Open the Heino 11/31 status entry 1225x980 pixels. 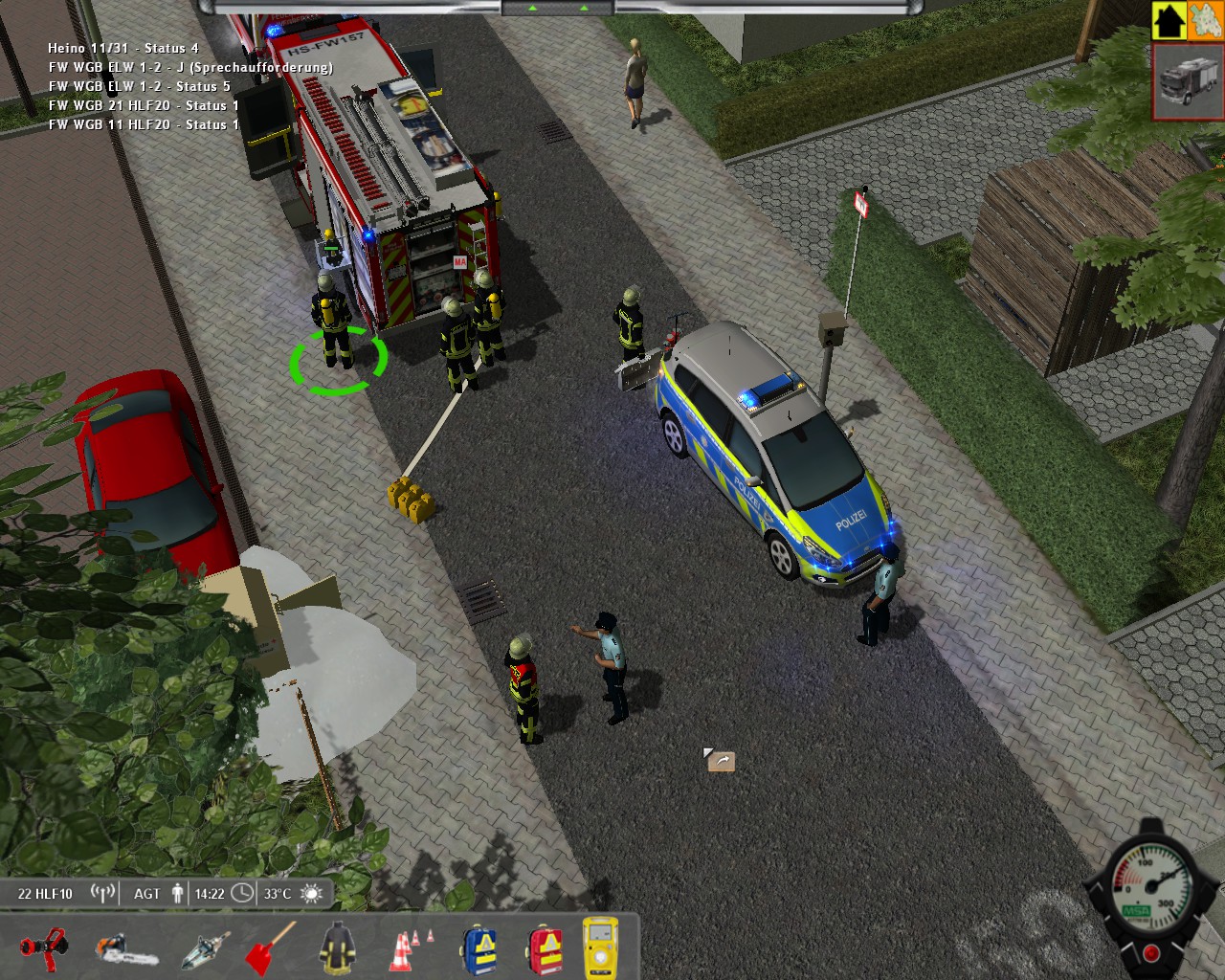[x=123, y=48]
